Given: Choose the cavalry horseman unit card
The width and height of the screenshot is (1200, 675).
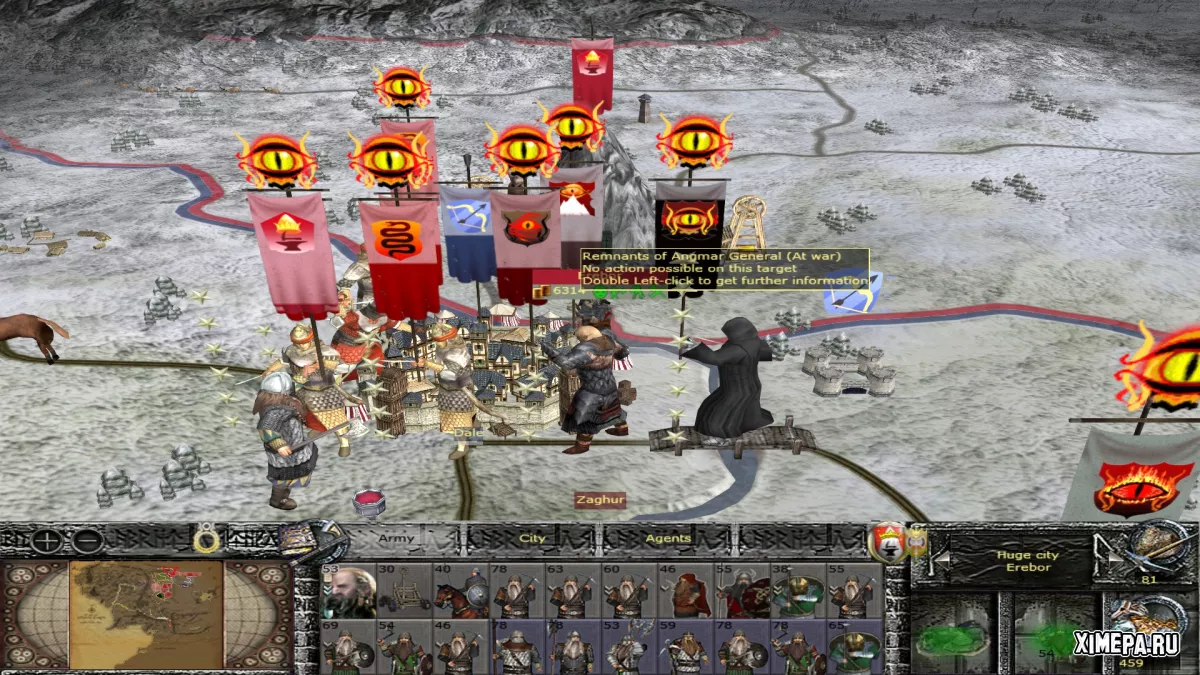Looking at the screenshot, I should pos(460,591).
